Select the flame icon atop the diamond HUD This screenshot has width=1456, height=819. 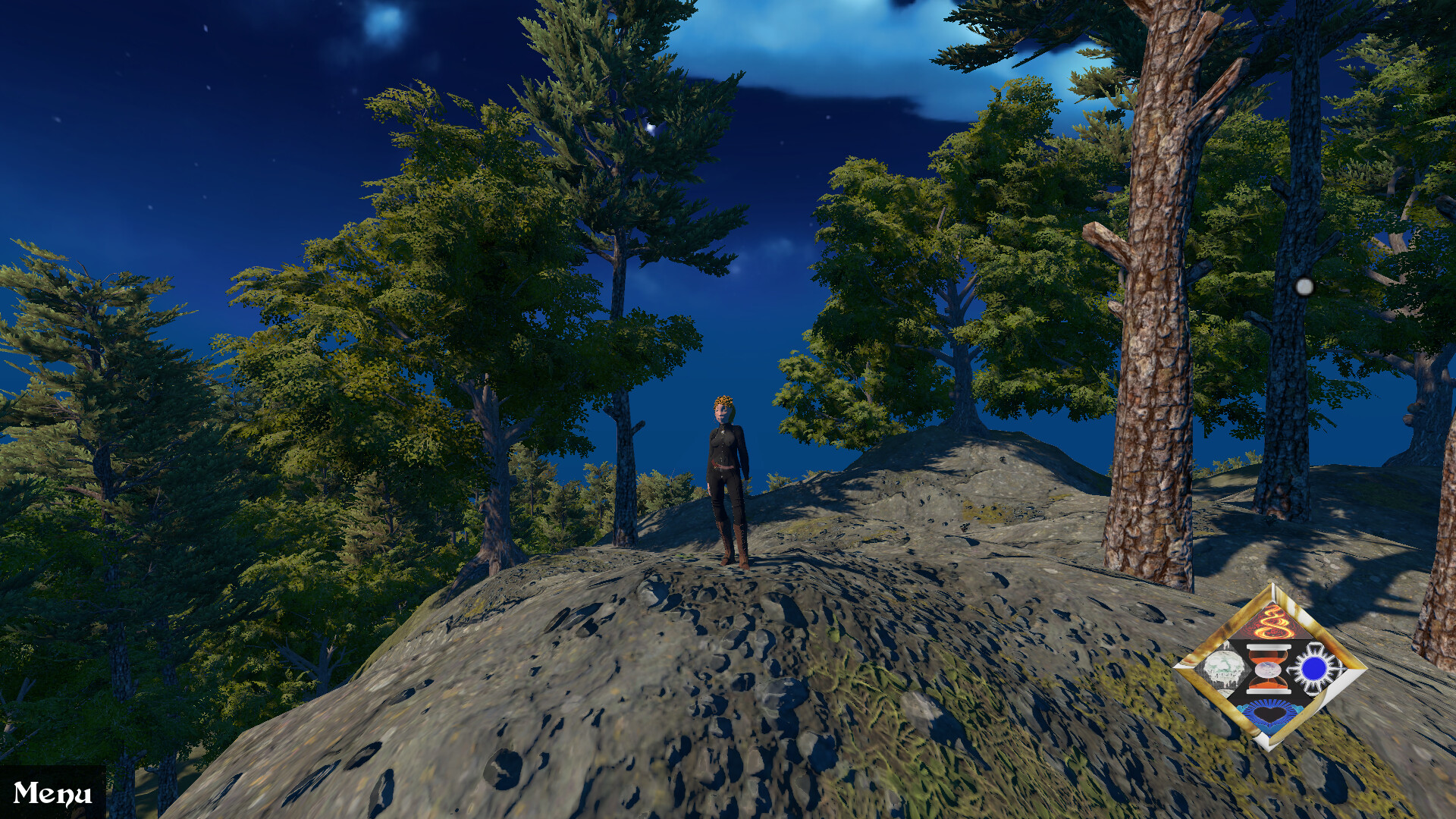(1272, 622)
